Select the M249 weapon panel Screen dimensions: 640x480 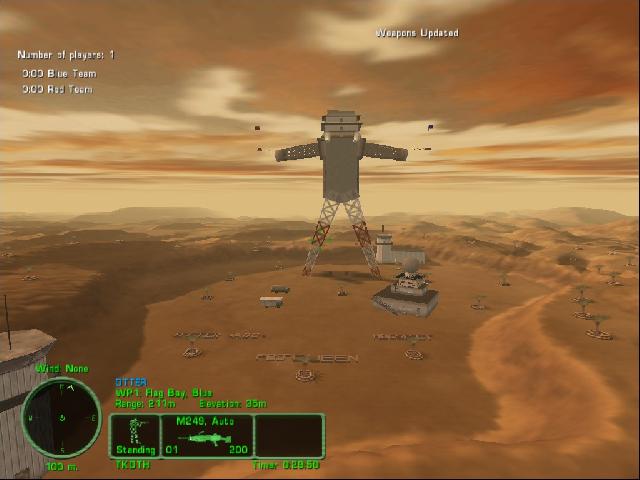coord(206,436)
